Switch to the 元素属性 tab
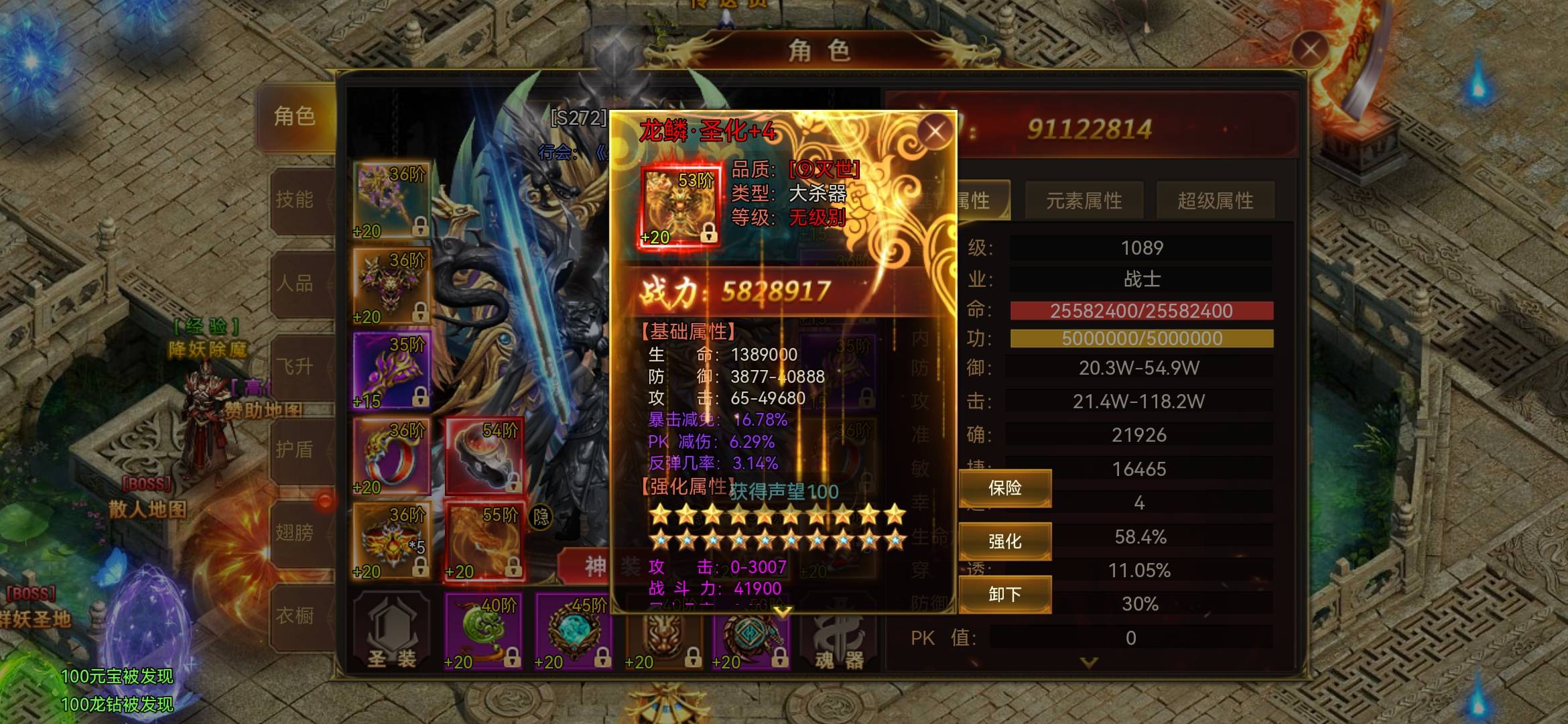The image size is (1568, 724). 1084,200
